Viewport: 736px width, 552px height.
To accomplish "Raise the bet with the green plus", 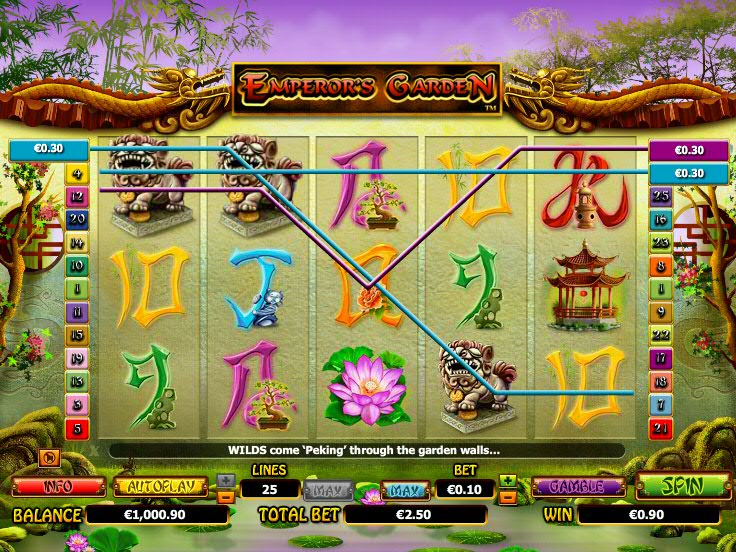I will (508, 480).
